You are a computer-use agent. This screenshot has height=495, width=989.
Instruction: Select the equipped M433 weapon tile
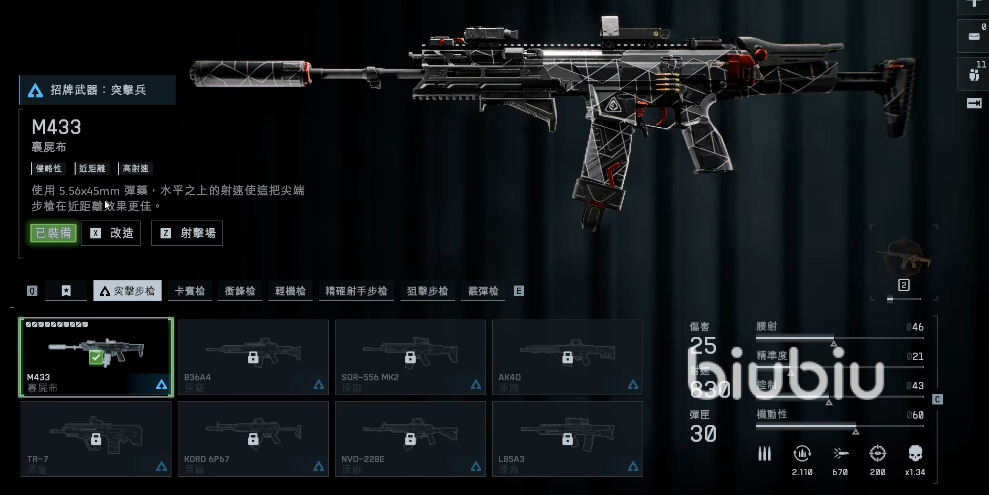tap(97, 357)
